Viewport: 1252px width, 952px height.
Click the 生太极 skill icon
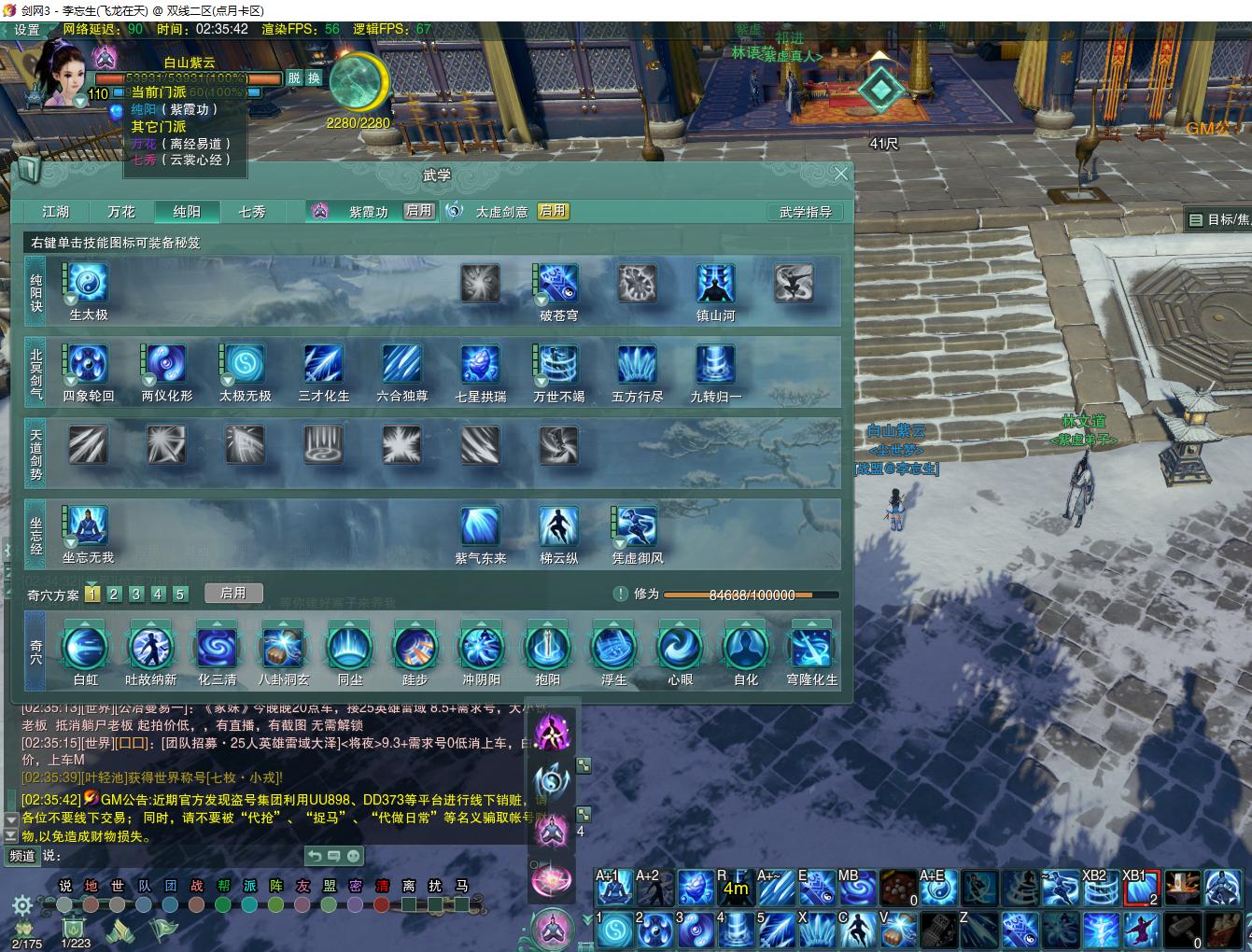pyautogui.click(x=89, y=284)
